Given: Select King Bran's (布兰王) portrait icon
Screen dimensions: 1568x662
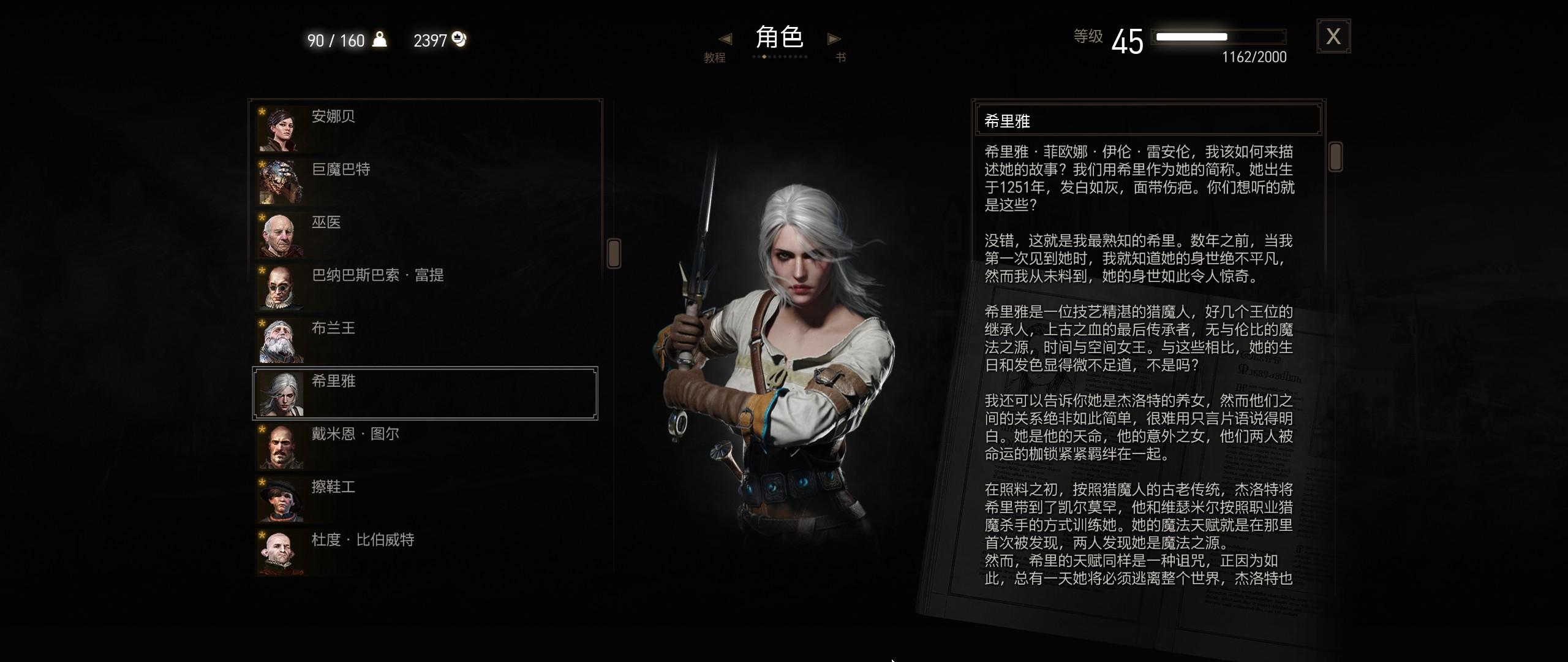Looking at the screenshot, I should (x=279, y=340).
